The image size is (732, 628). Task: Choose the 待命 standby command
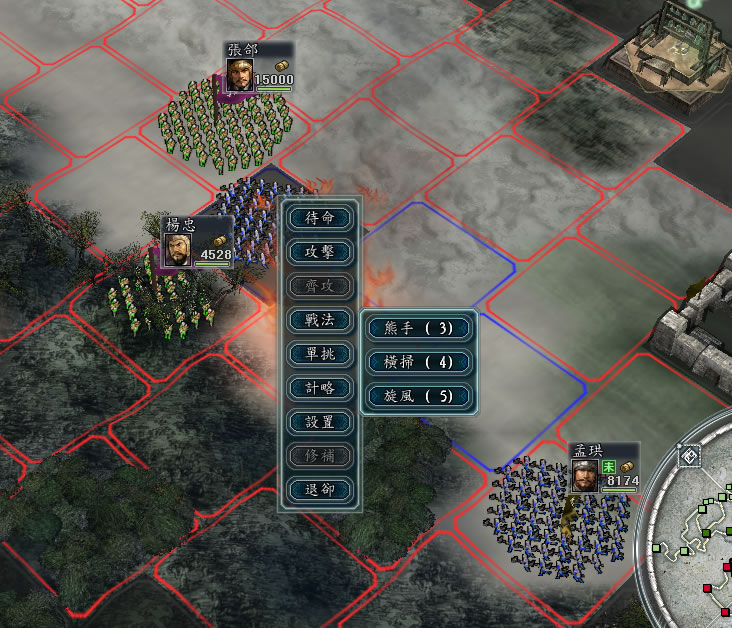coord(319,218)
